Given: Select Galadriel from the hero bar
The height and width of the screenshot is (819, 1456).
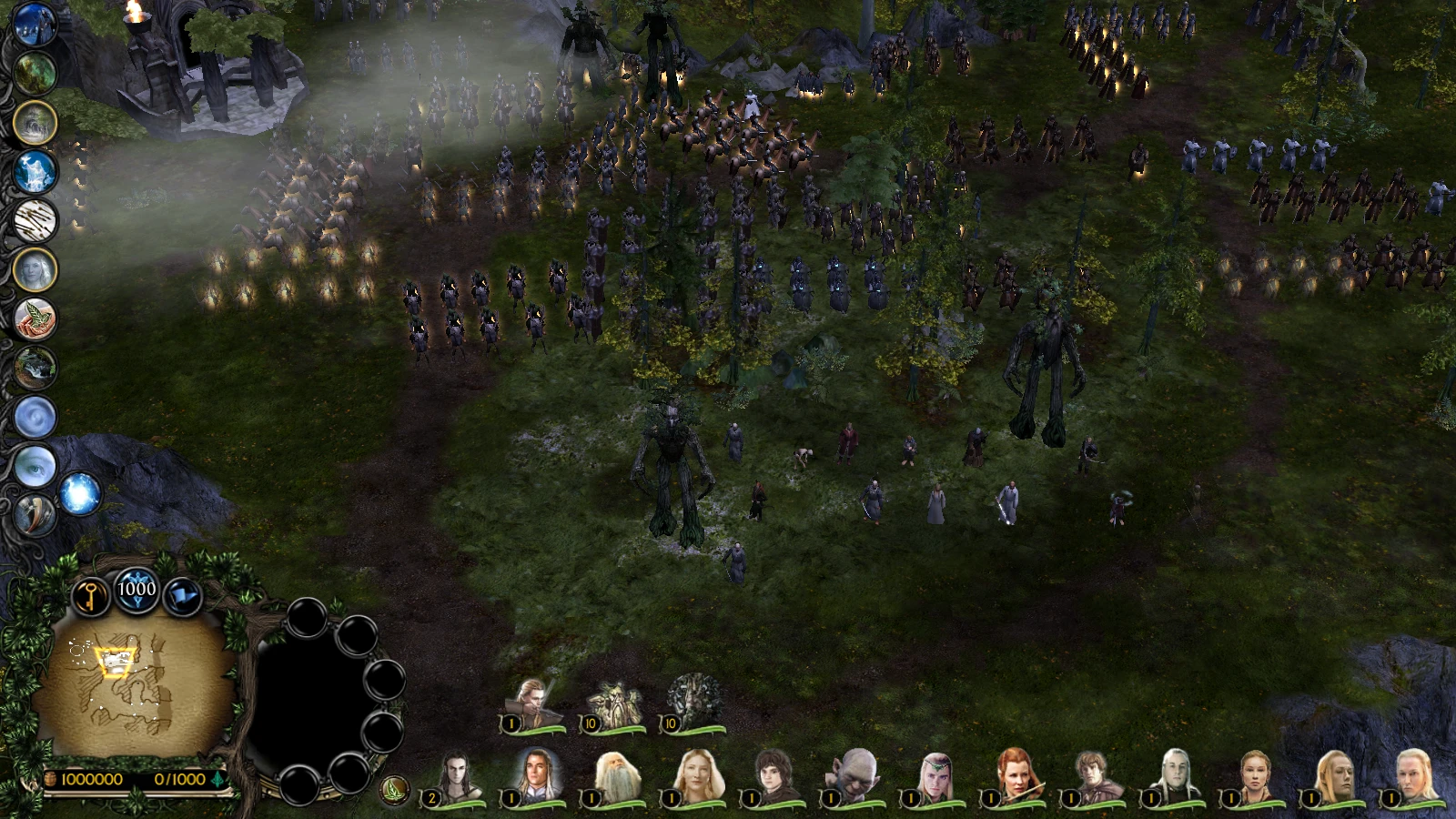Looking at the screenshot, I should coord(697,773).
